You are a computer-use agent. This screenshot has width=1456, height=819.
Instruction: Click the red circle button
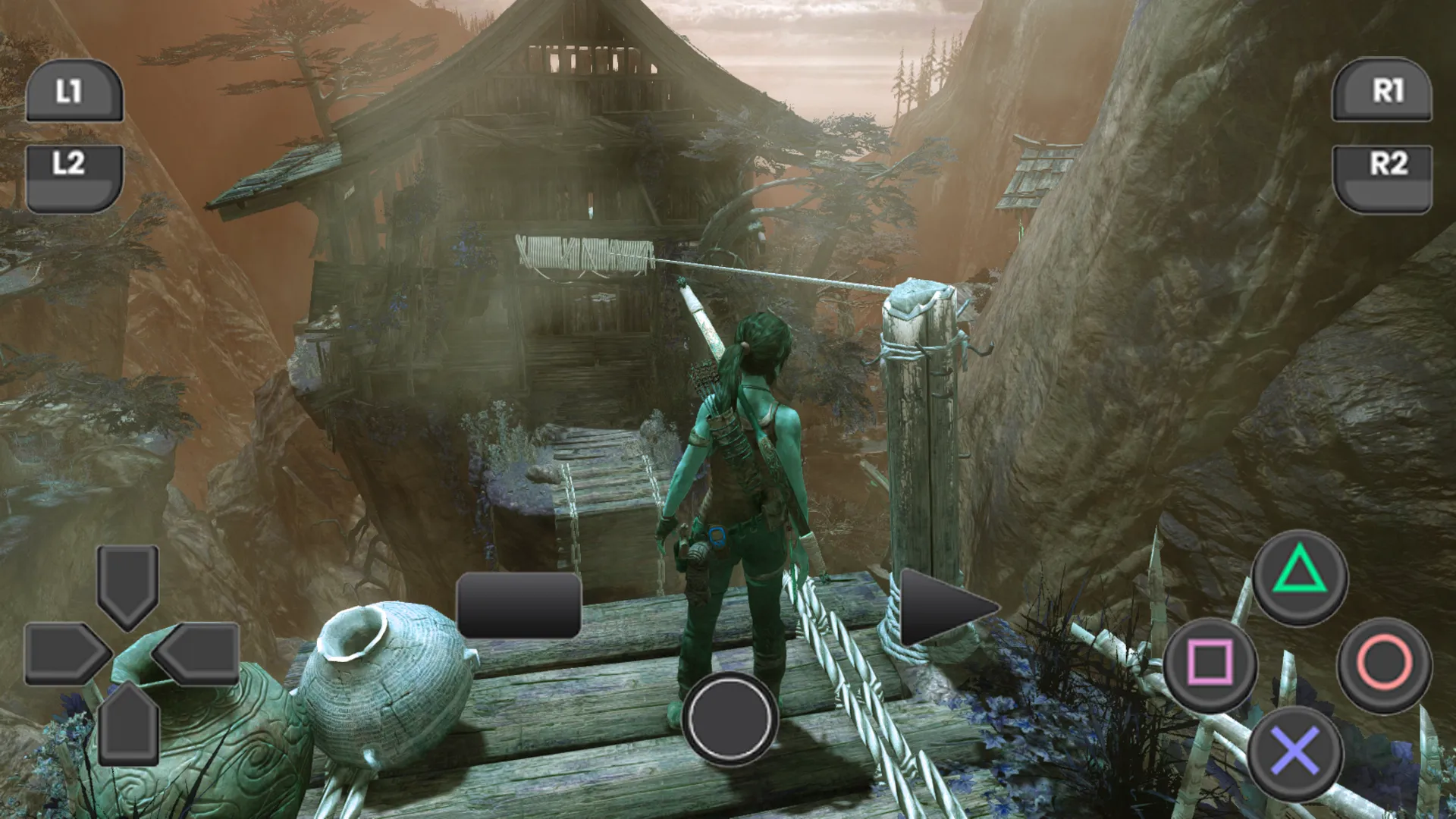click(1384, 664)
